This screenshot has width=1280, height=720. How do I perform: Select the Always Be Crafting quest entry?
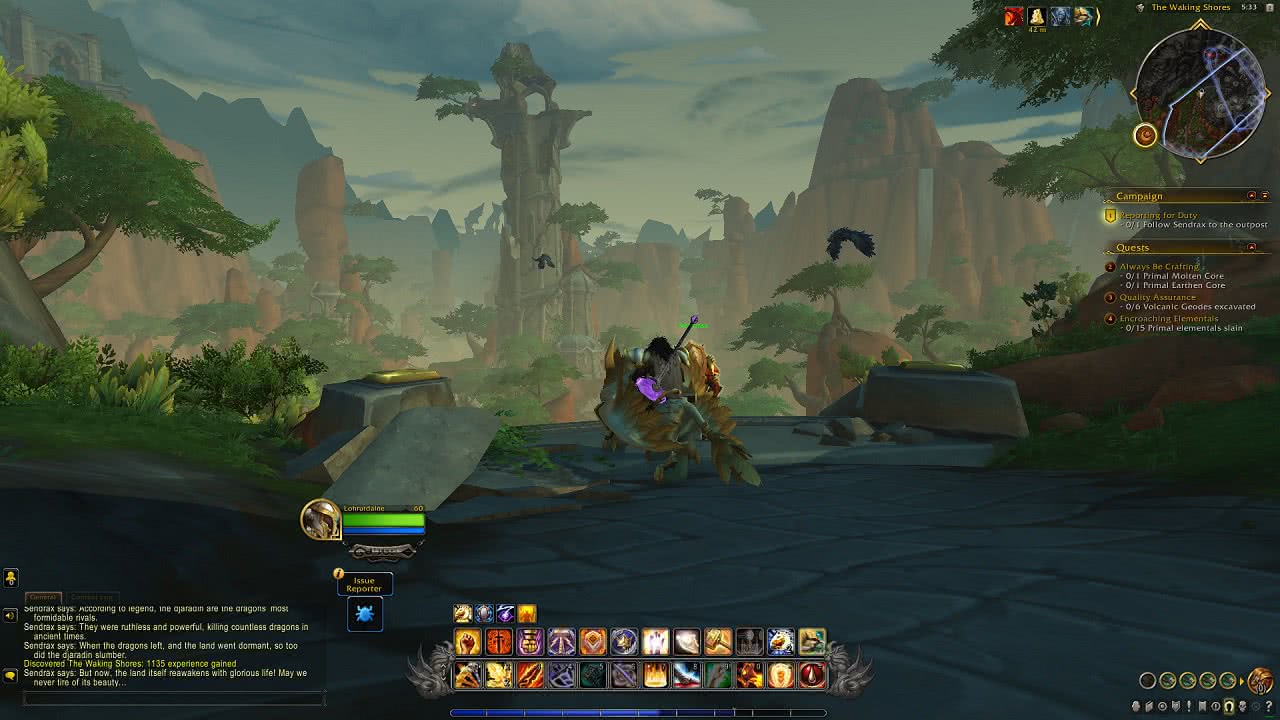point(1159,267)
